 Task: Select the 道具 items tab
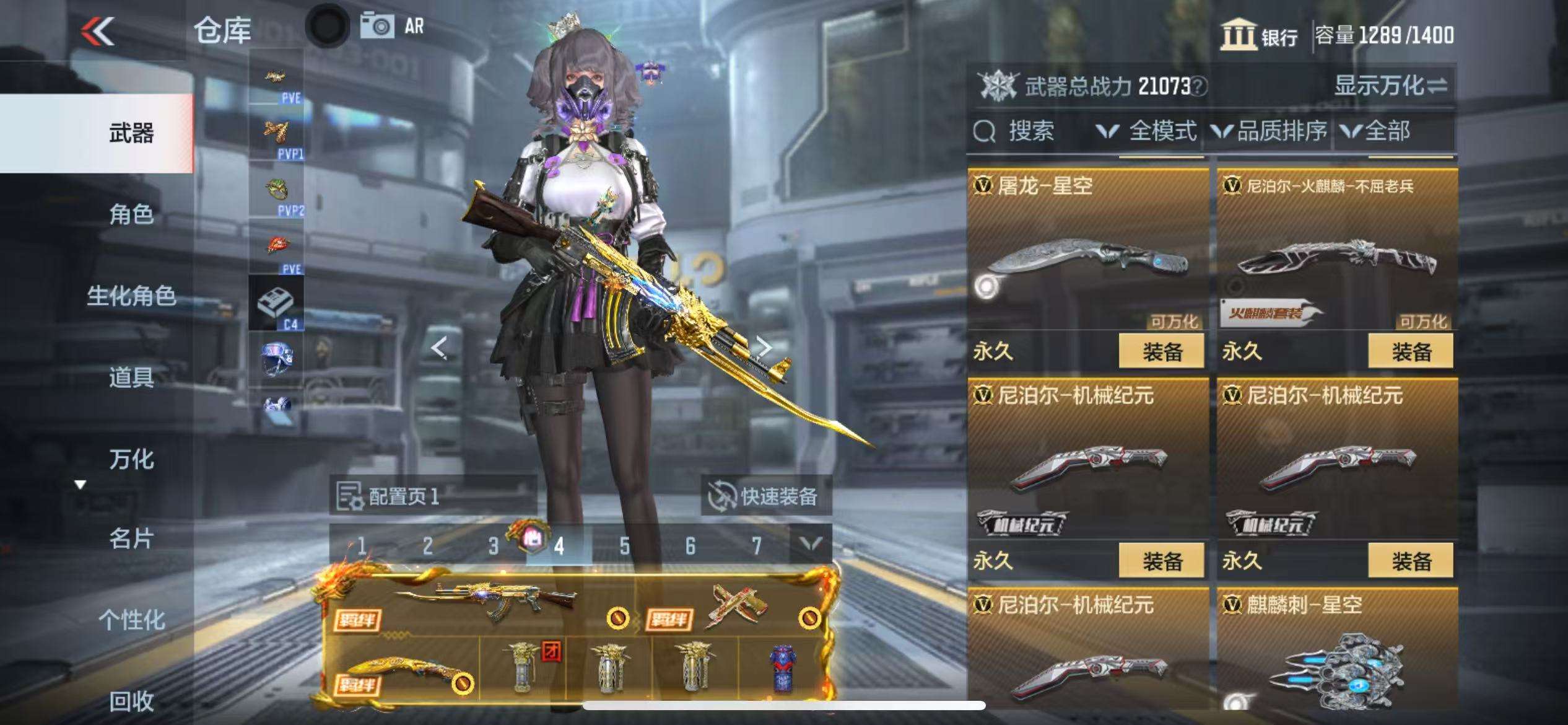click(x=131, y=377)
